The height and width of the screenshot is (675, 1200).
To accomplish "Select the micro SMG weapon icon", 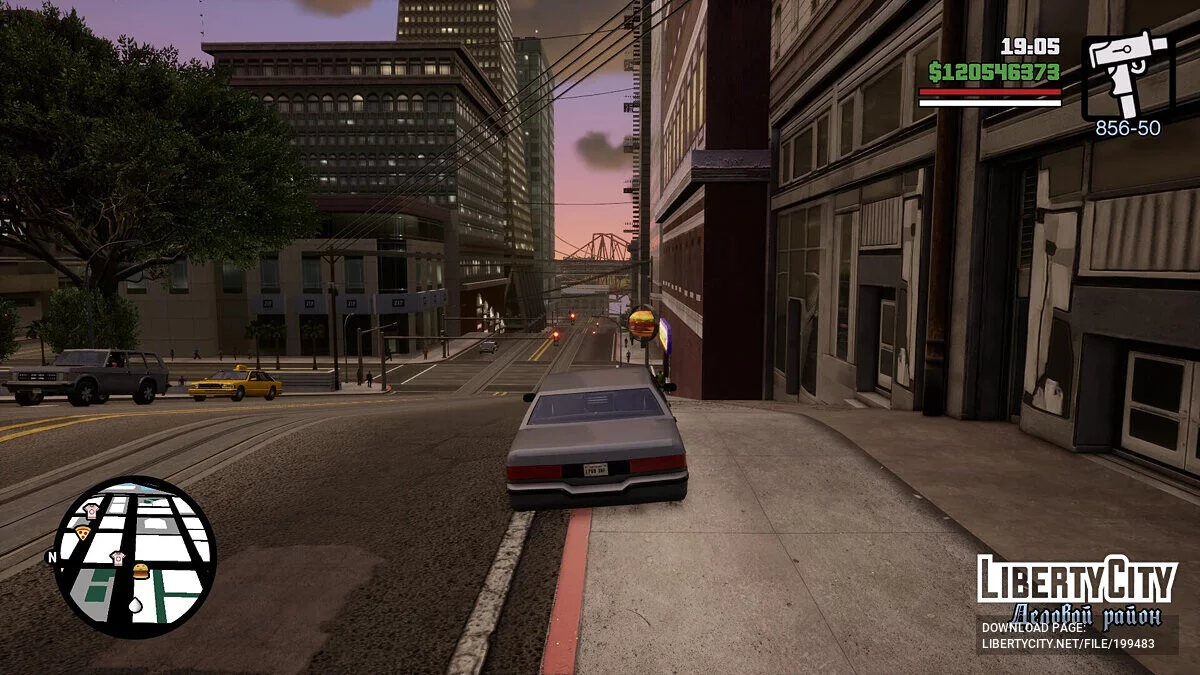I will [x=1127, y=74].
